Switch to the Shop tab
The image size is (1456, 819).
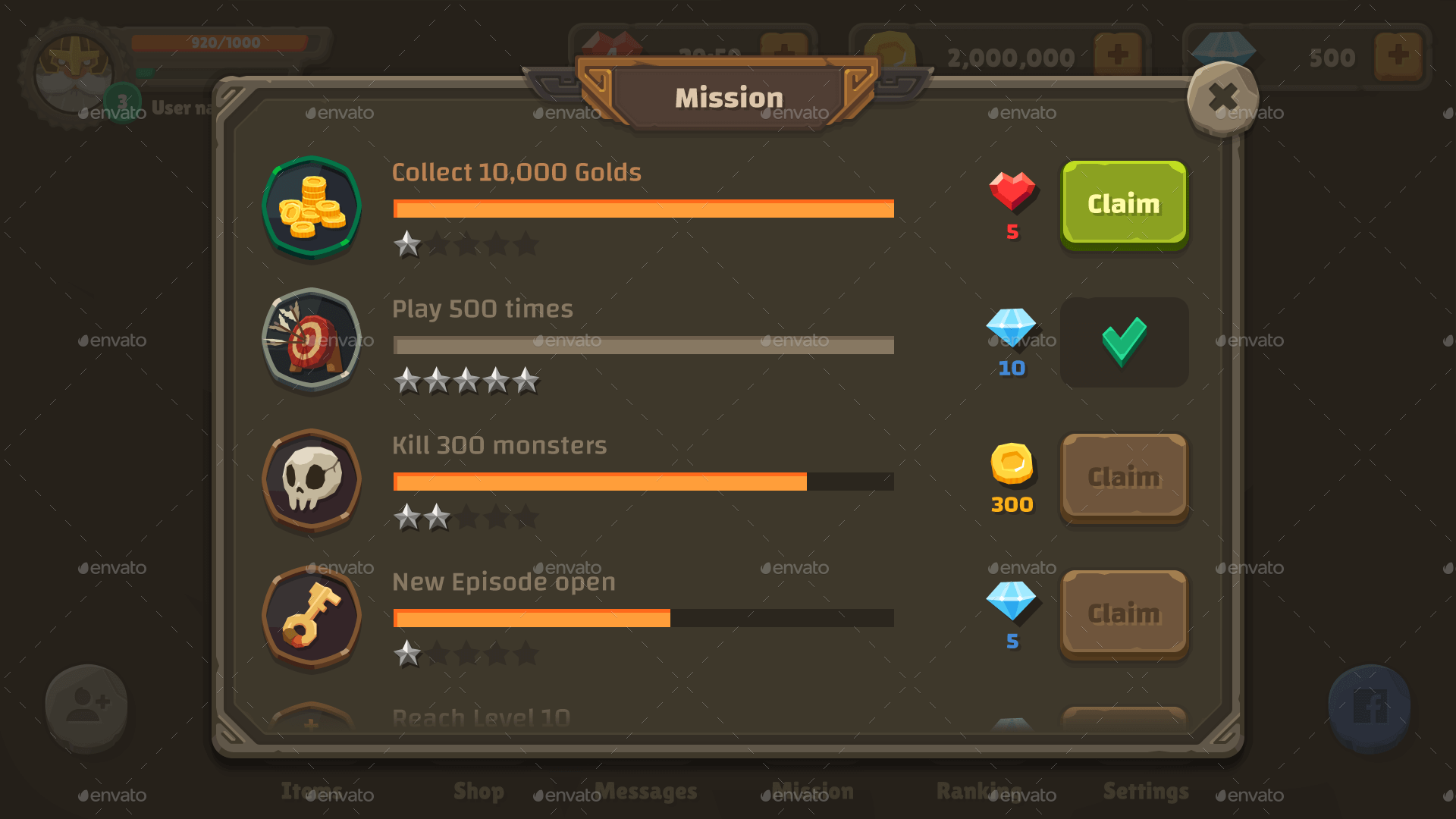(479, 792)
